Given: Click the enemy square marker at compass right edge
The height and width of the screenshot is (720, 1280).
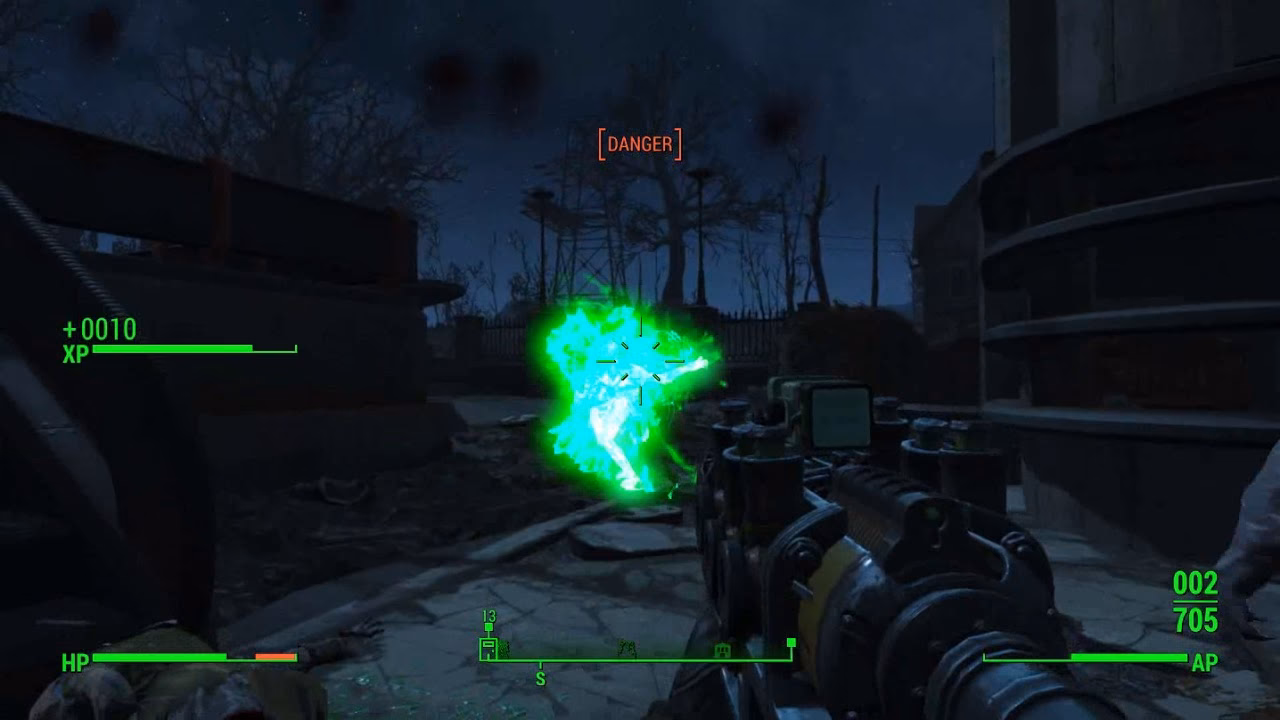Looking at the screenshot, I should pos(792,643).
